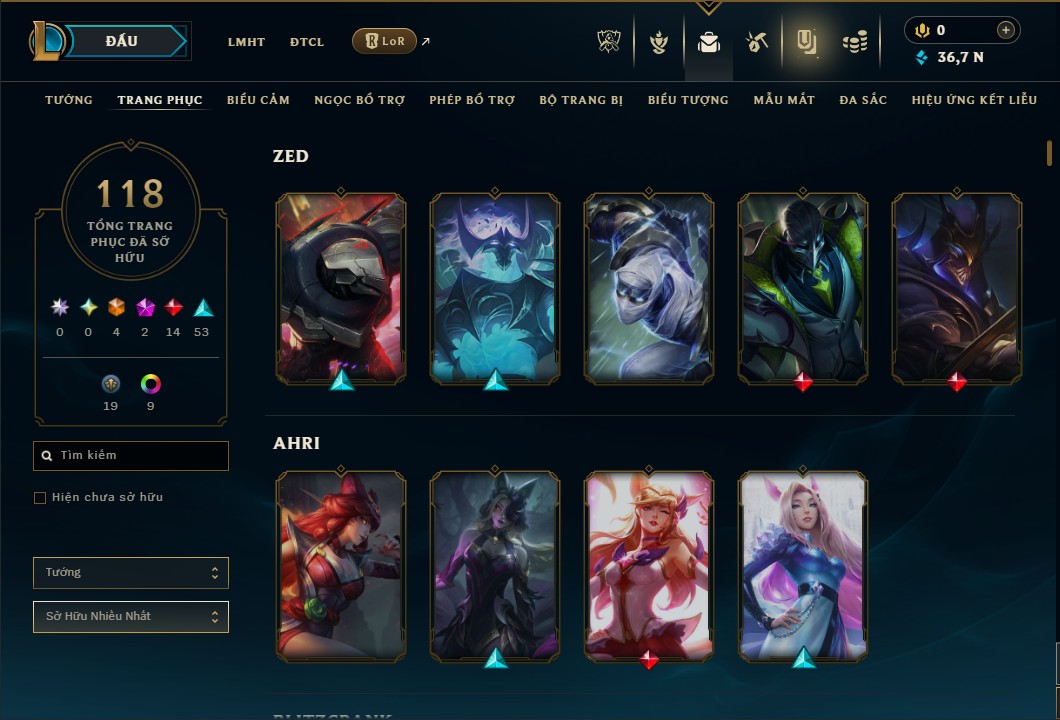Choose the red-haired Ahri skin card
Image resolution: width=1060 pixels, height=720 pixels.
click(341, 566)
